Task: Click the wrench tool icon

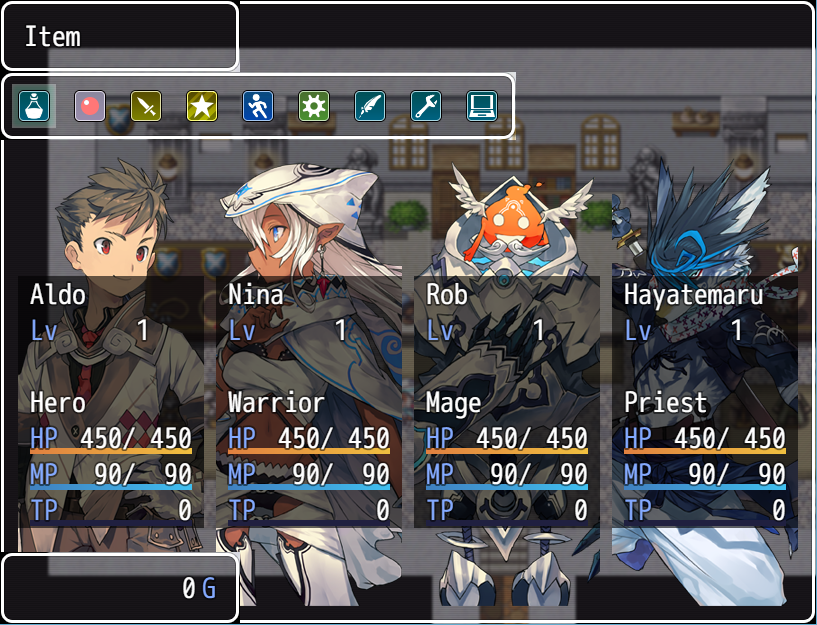Action: click(x=426, y=106)
